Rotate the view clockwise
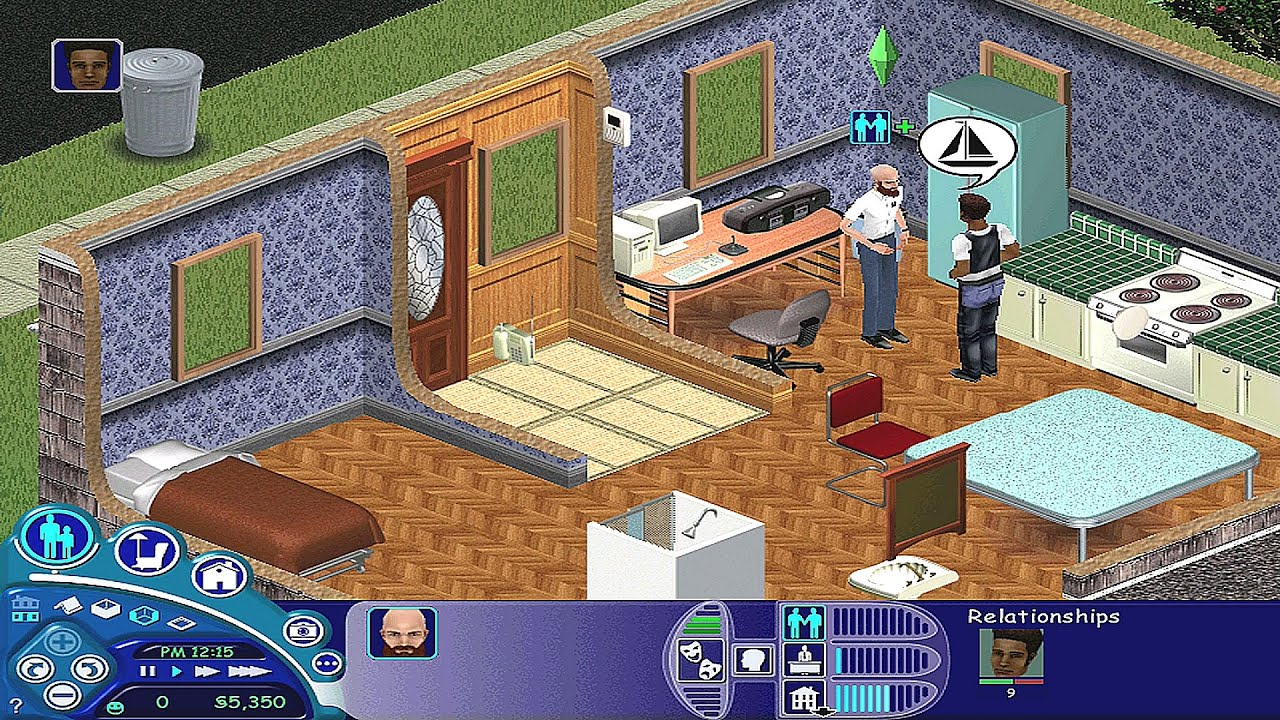 pos(90,668)
